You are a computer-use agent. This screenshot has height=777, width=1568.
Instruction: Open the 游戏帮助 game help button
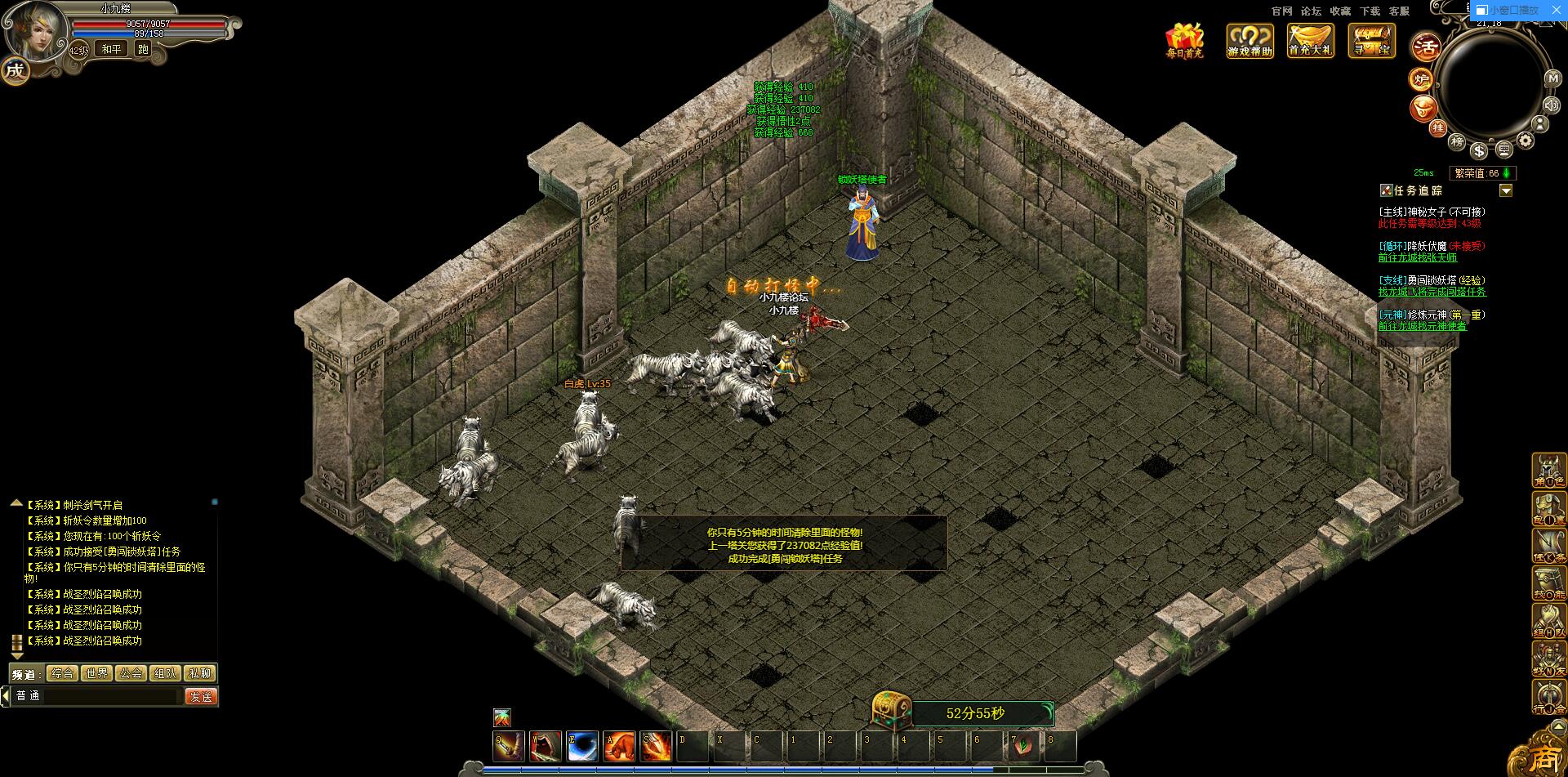(x=1249, y=41)
